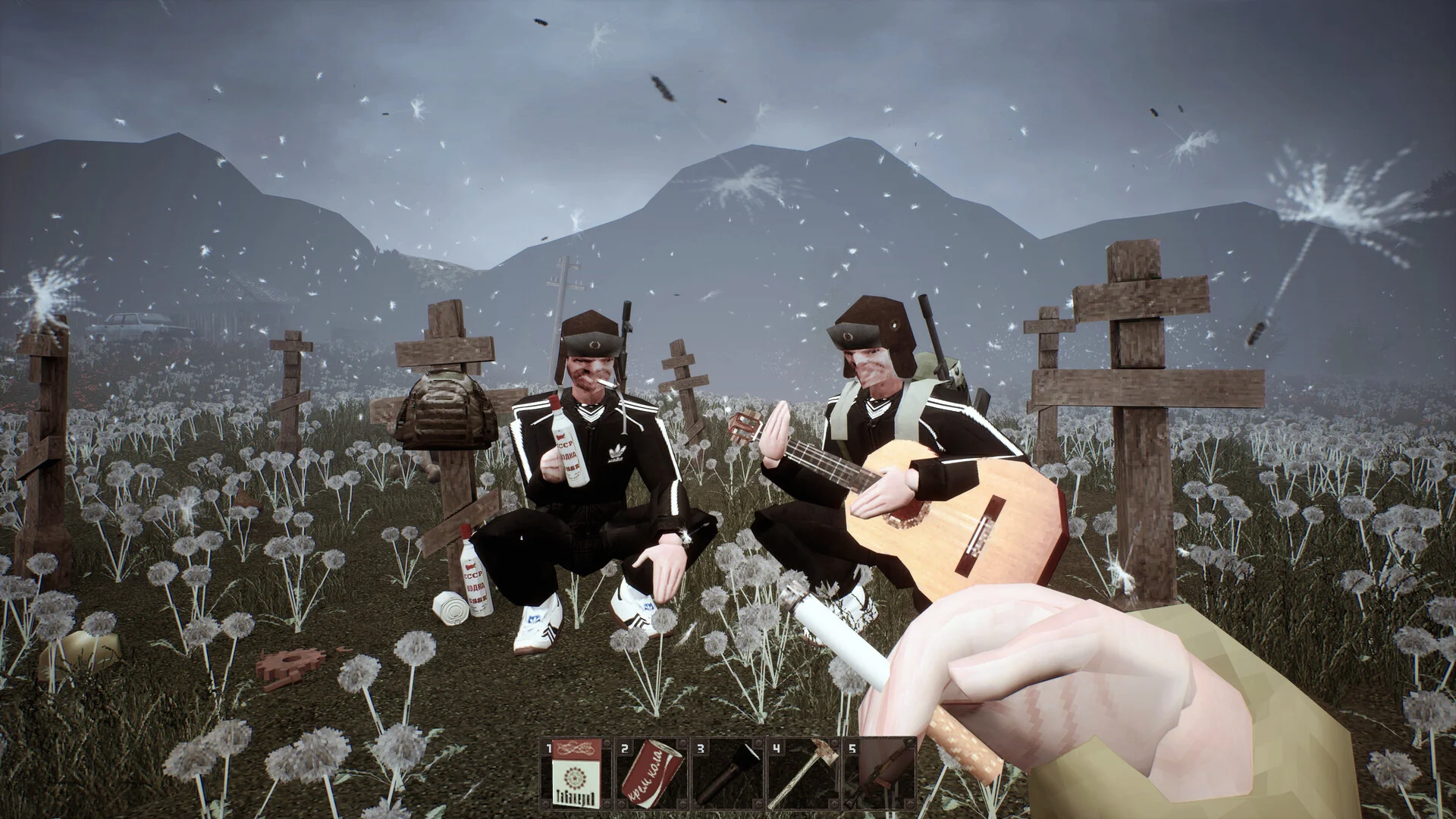Equip the flashlight from the hotbar
The height and width of the screenshot is (819, 1456).
pos(727,774)
